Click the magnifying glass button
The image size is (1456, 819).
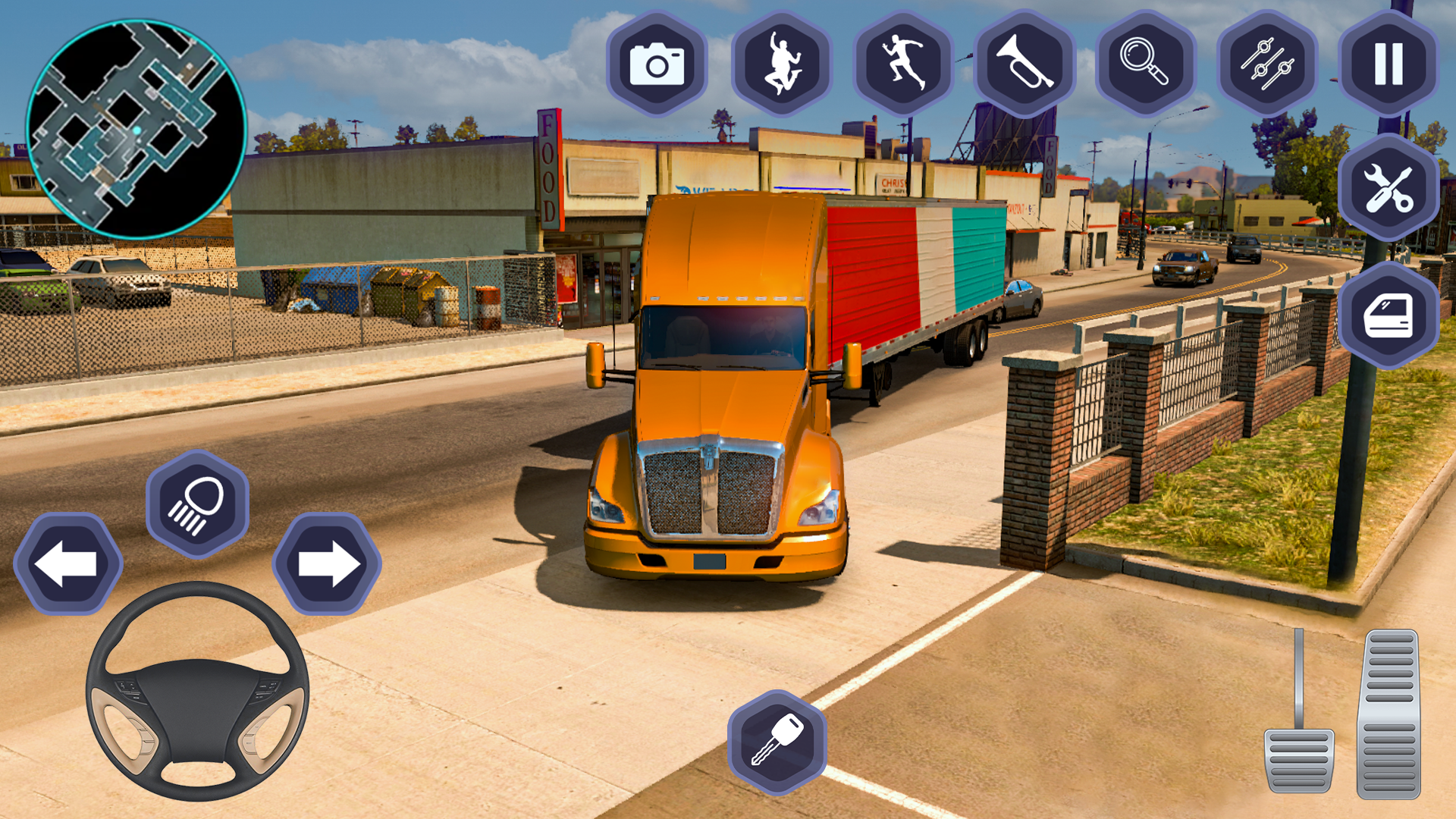1145,64
